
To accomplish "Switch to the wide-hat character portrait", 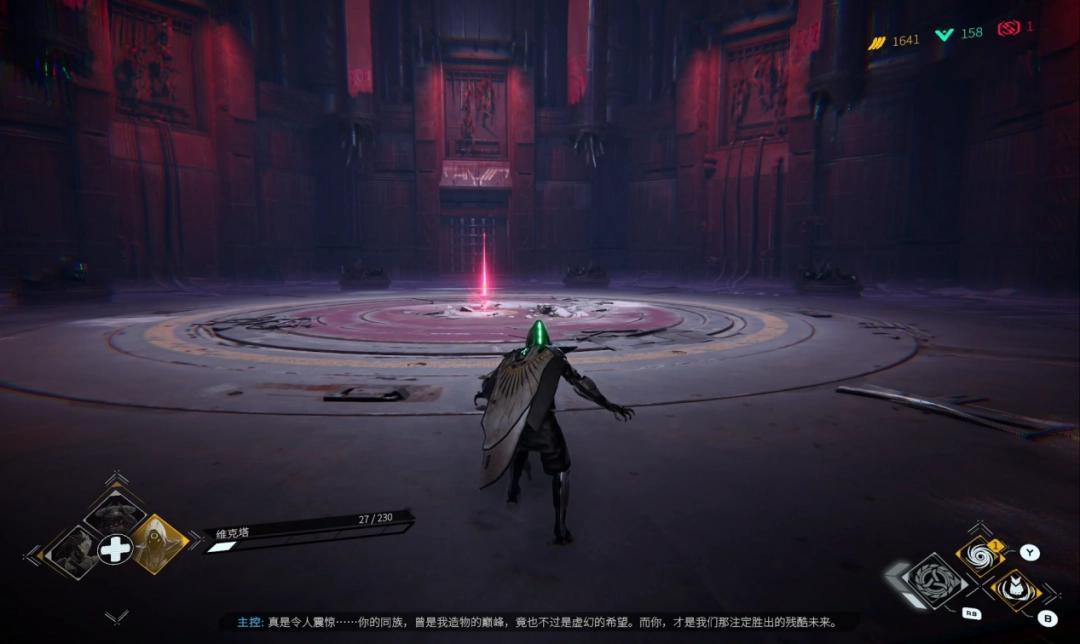I will pyautogui.click(x=114, y=513).
